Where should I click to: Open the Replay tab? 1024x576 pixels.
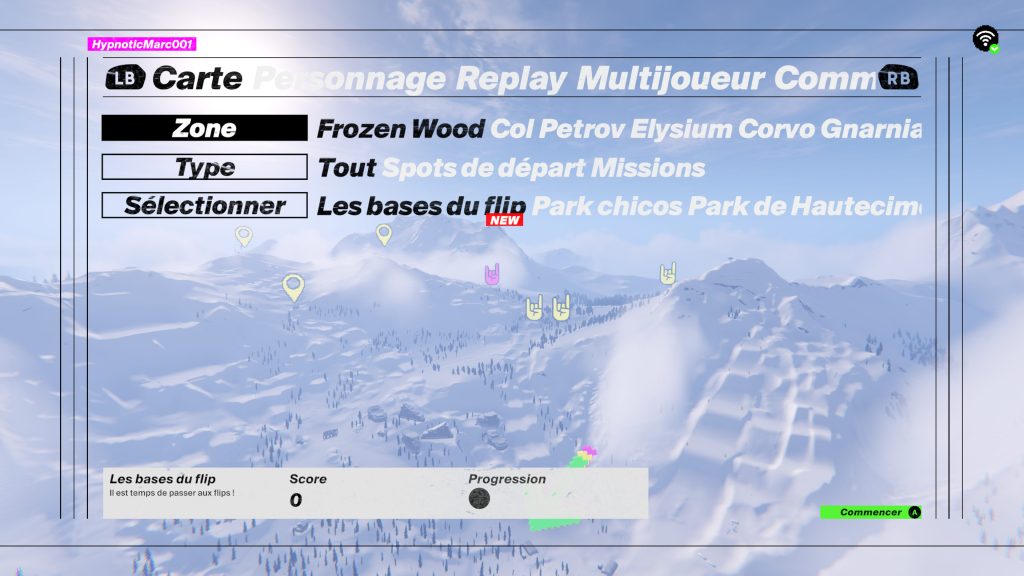pyautogui.click(x=510, y=78)
